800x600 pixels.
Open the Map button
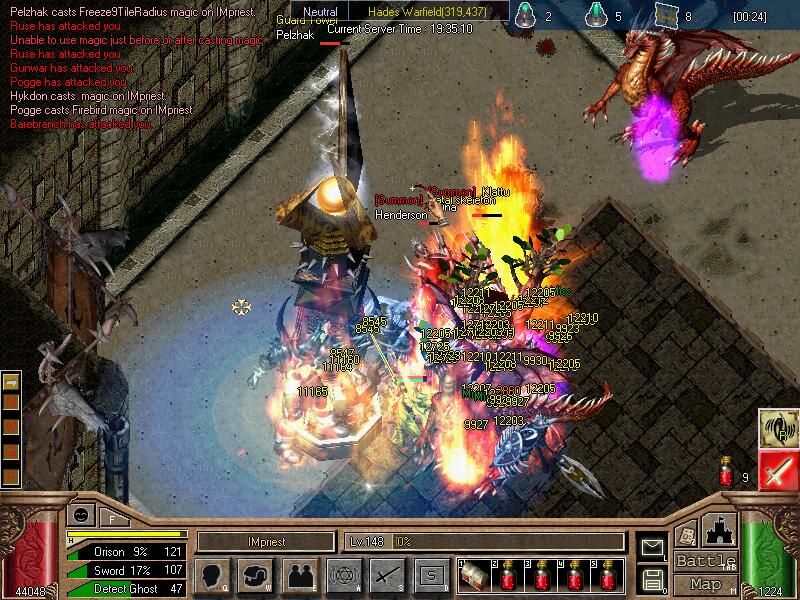pyautogui.click(x=705, y=584)
